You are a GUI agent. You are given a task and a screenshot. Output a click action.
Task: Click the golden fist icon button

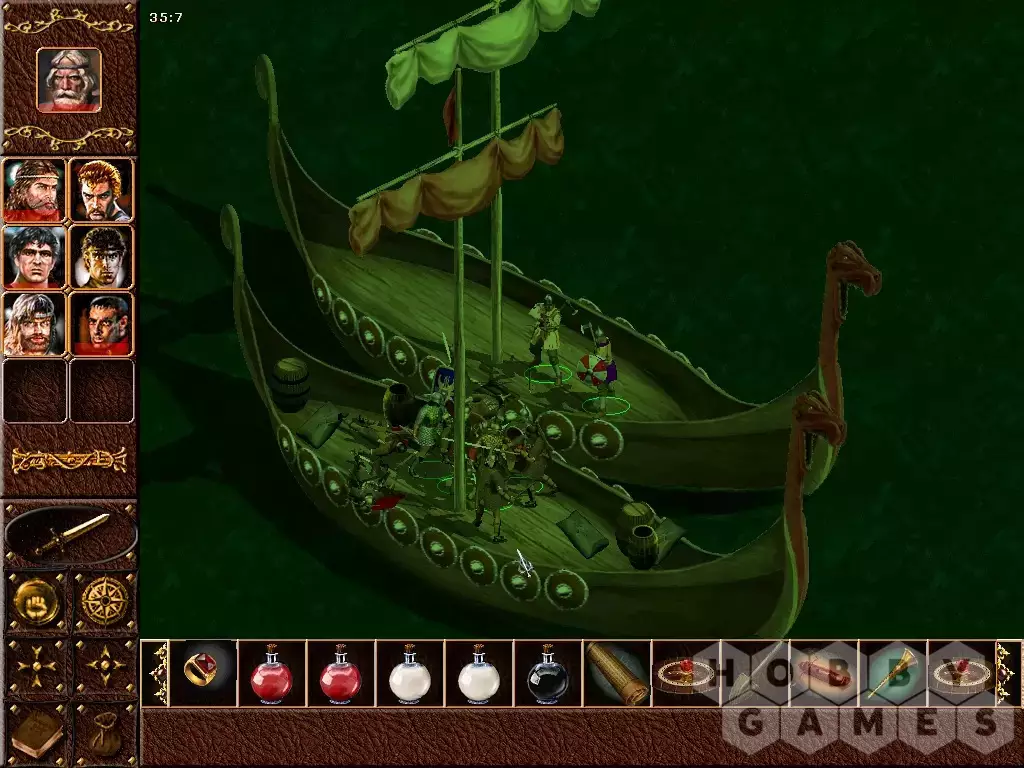pyautogui.click(x=36, y=601)
